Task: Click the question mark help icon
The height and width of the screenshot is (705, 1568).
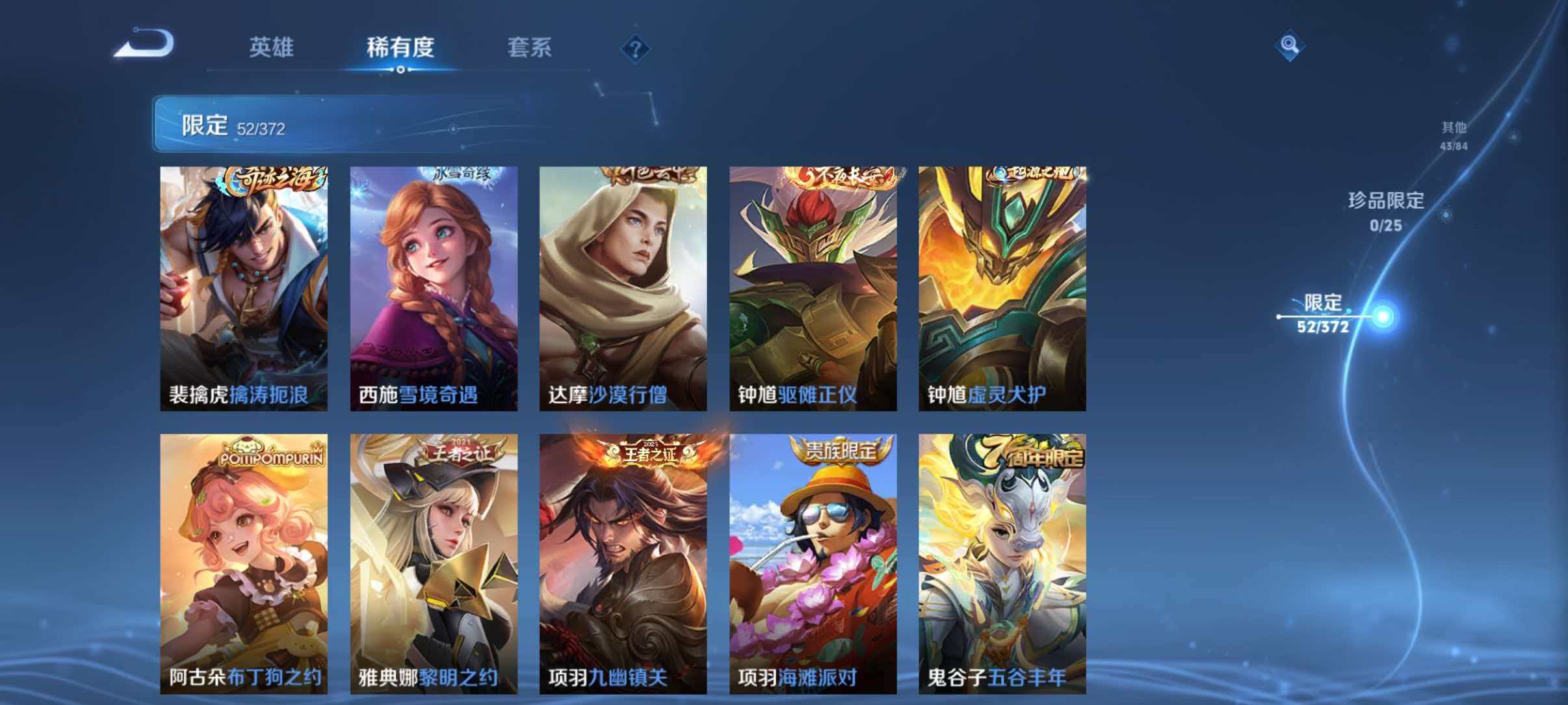Action: coord(636,49)
